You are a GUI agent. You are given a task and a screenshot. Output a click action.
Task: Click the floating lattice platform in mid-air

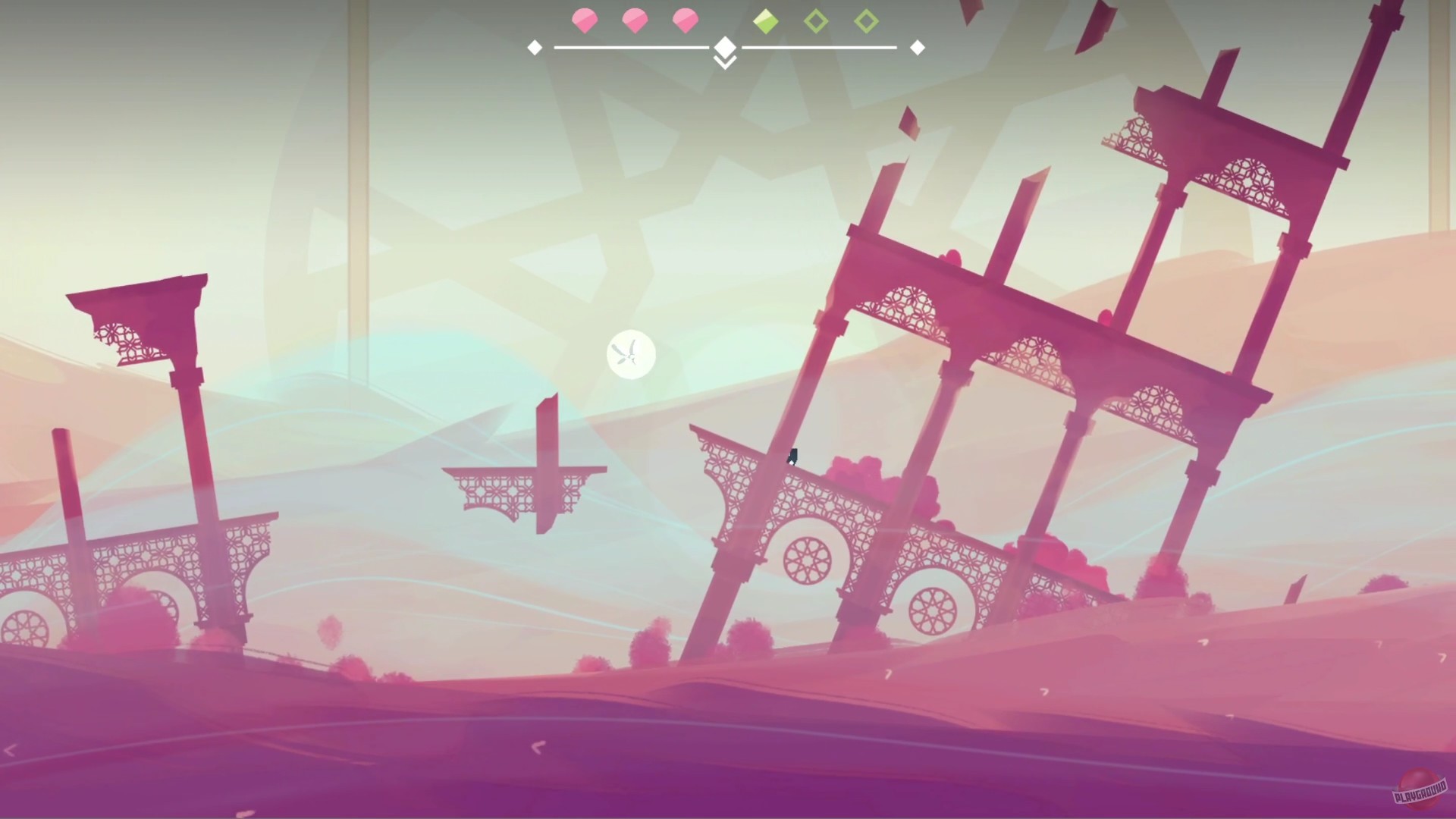click(x=523, y=489)
